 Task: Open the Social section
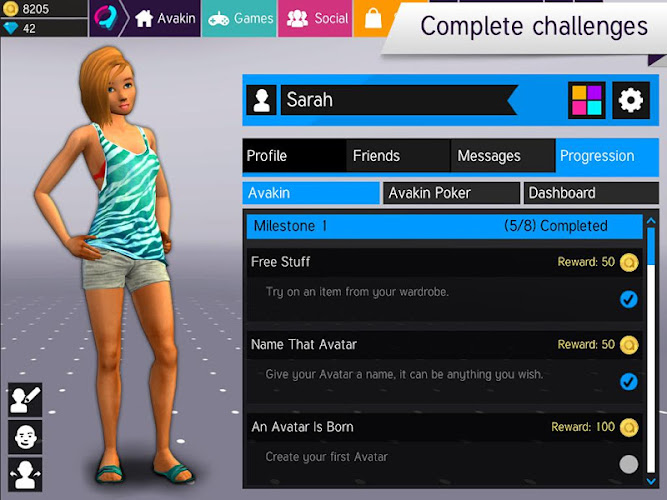click(x=314, y=18)
